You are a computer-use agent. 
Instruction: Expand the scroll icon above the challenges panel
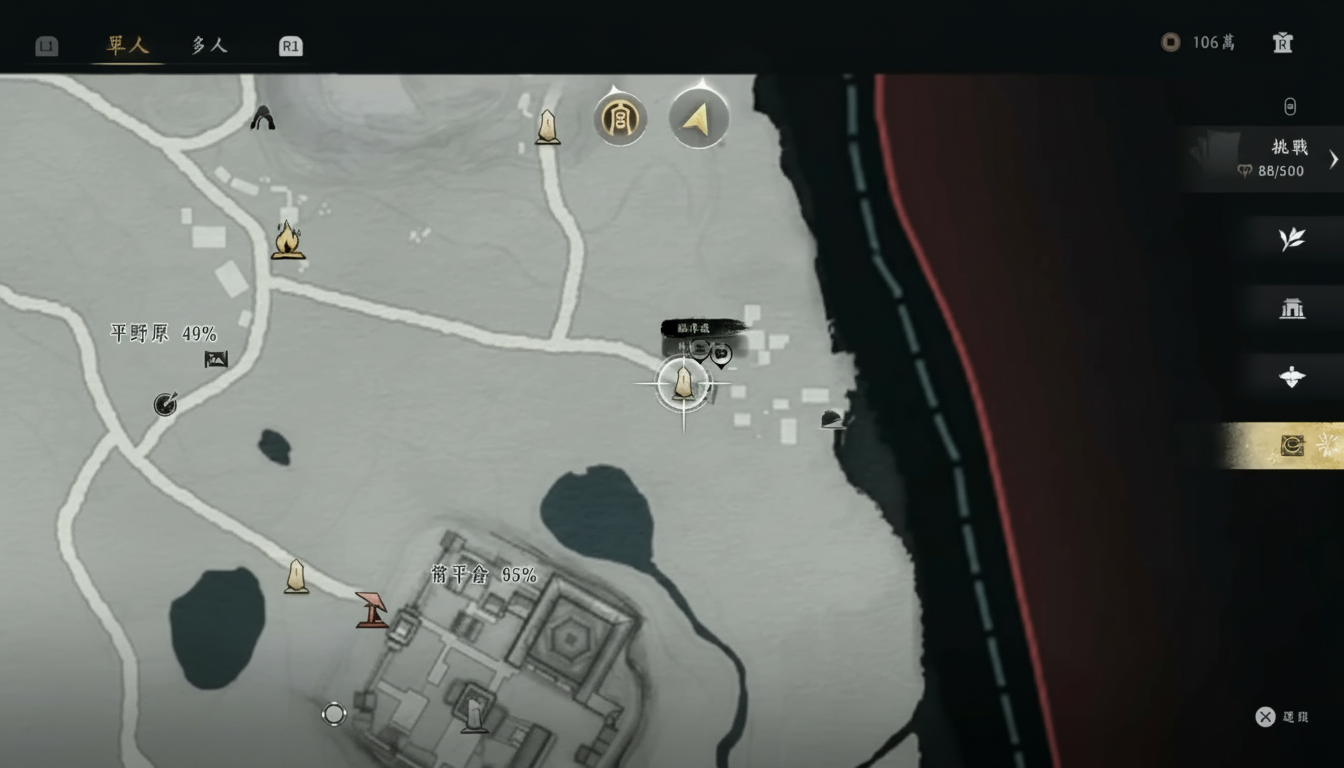[x=1291, y=106]
